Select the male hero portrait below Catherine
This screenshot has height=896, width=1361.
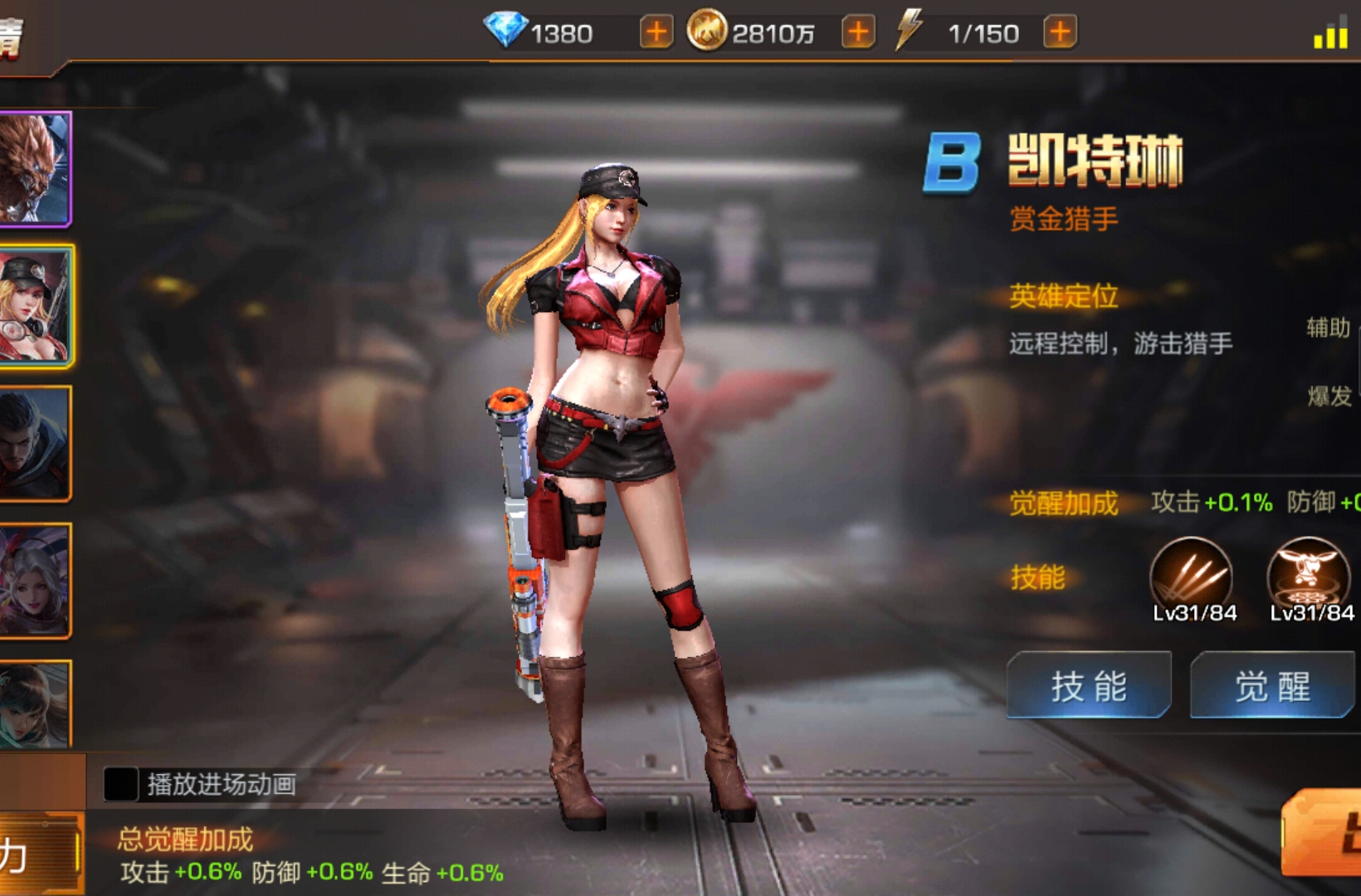coord(35,444)
